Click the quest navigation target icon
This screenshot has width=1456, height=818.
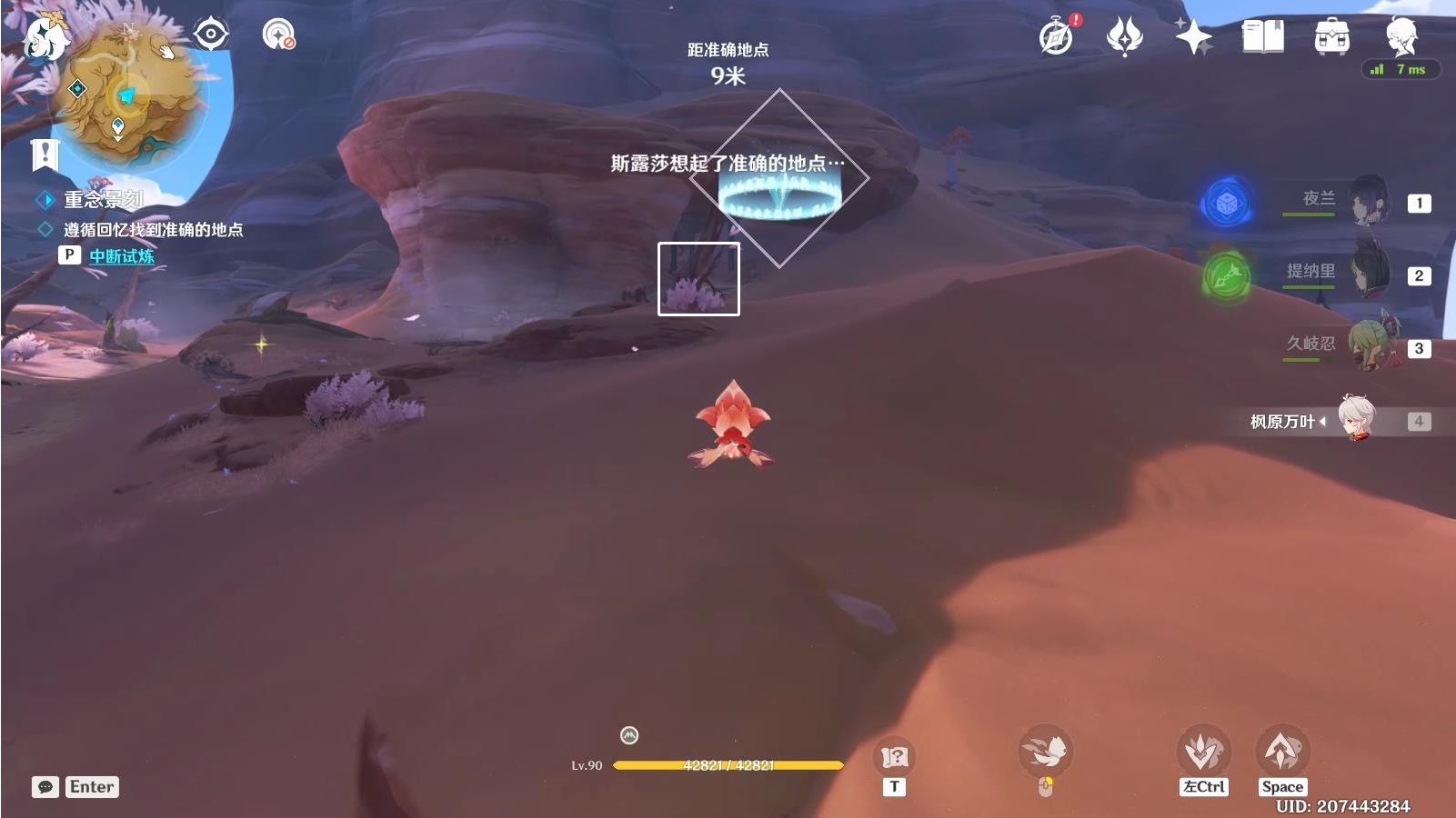coord(211,35)
